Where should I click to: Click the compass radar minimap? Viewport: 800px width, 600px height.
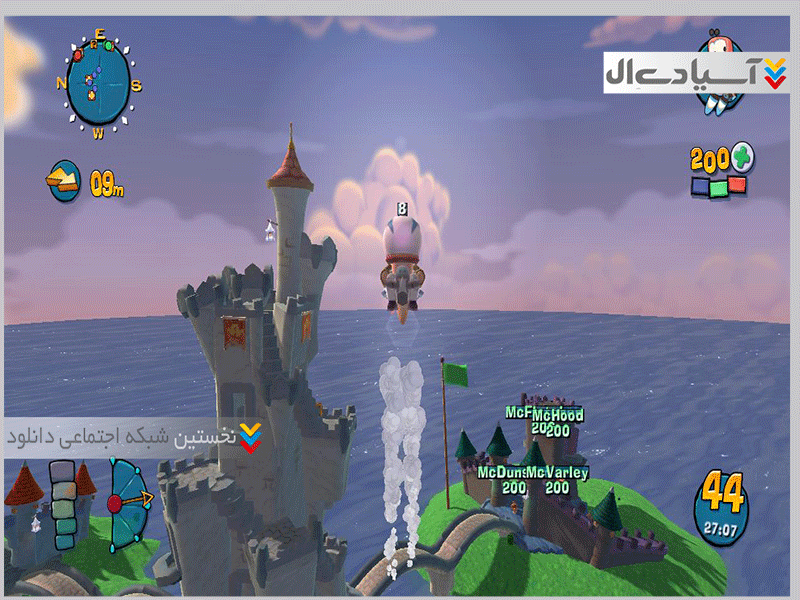[x=98, y=81]
